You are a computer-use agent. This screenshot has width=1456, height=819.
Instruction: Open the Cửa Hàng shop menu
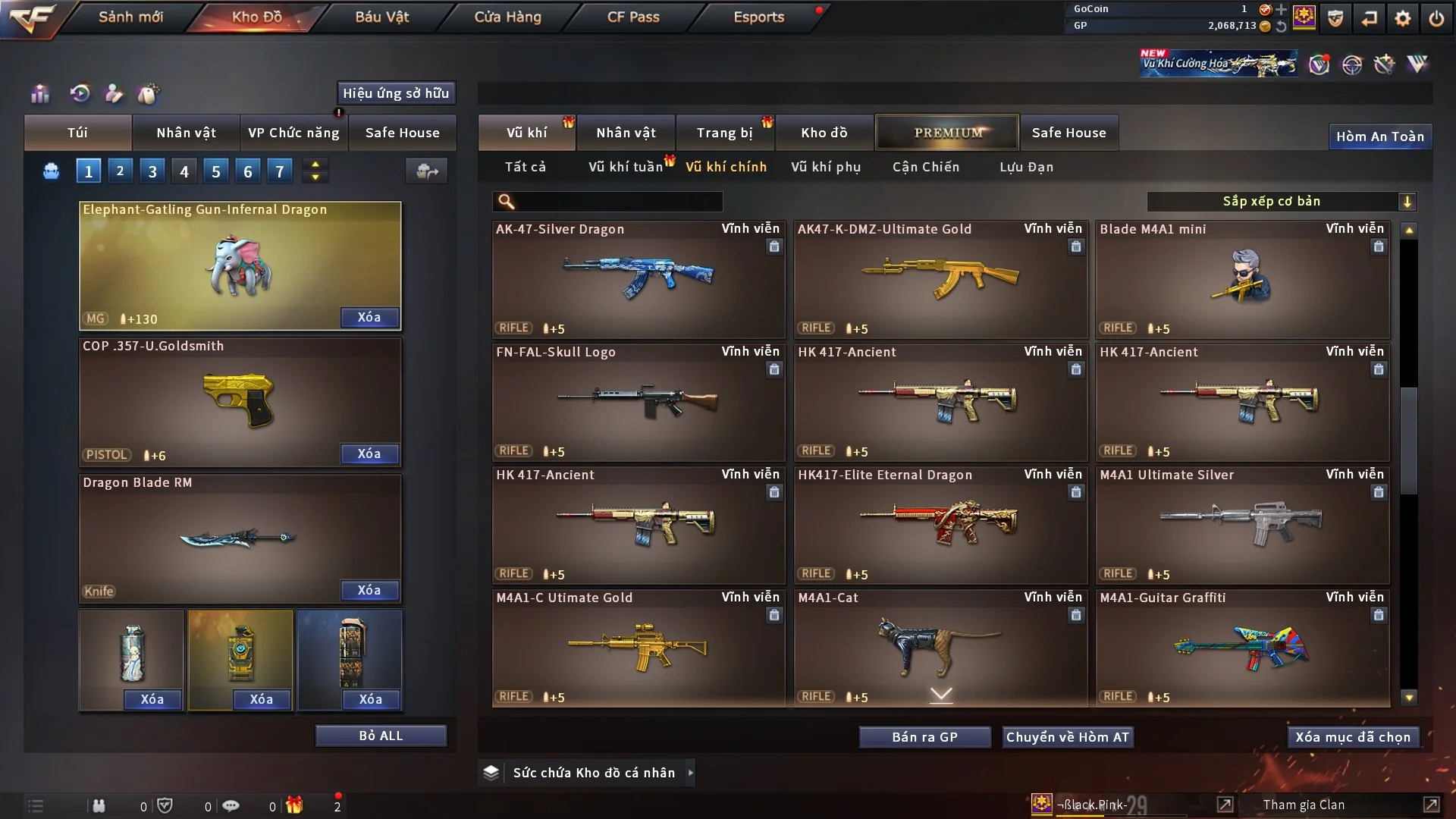pyautogui.click(x=507, y=17)
